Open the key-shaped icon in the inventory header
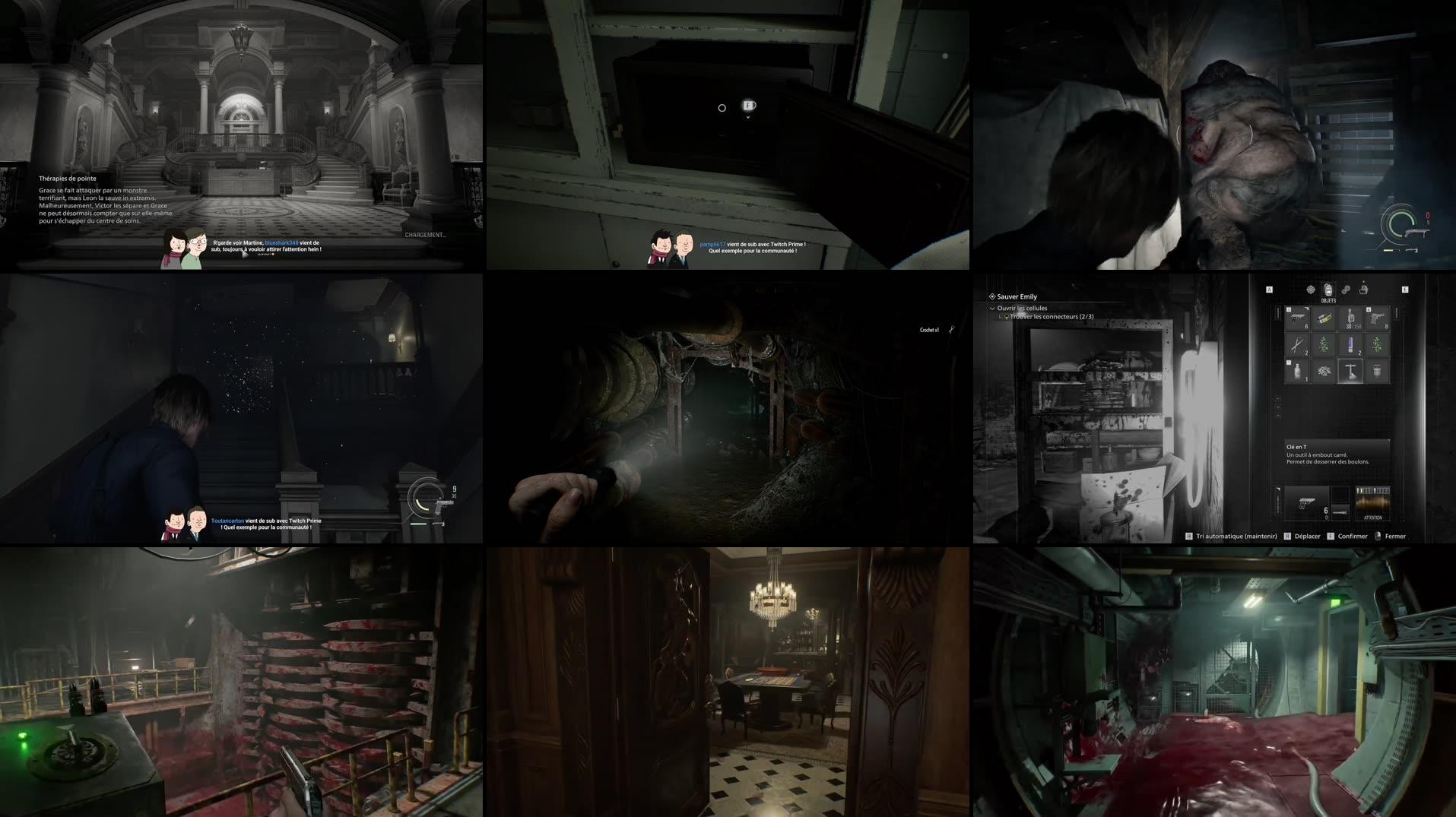 click(1347, 290)
